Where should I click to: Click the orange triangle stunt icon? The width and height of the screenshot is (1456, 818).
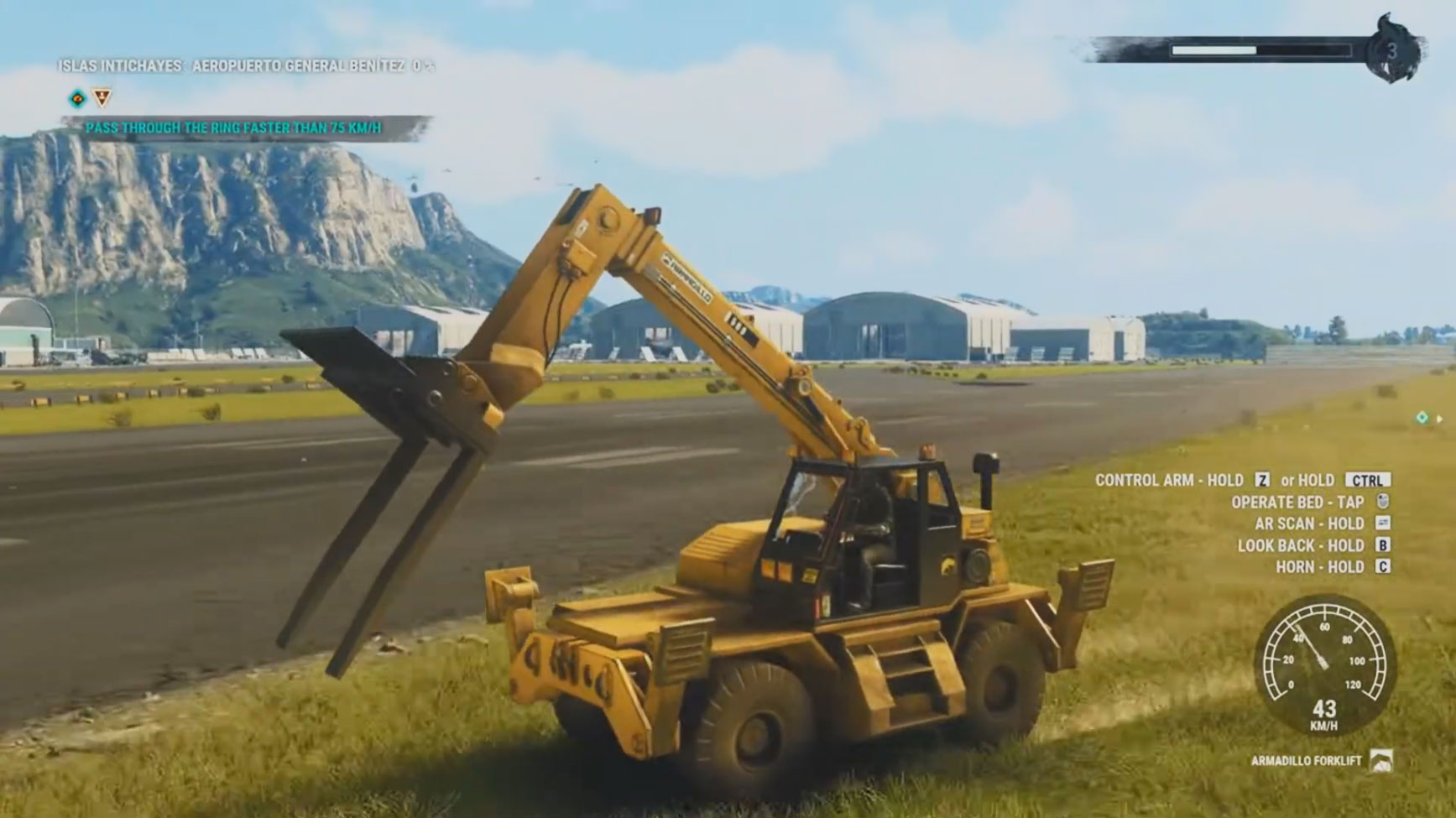(x=102, y=97)
